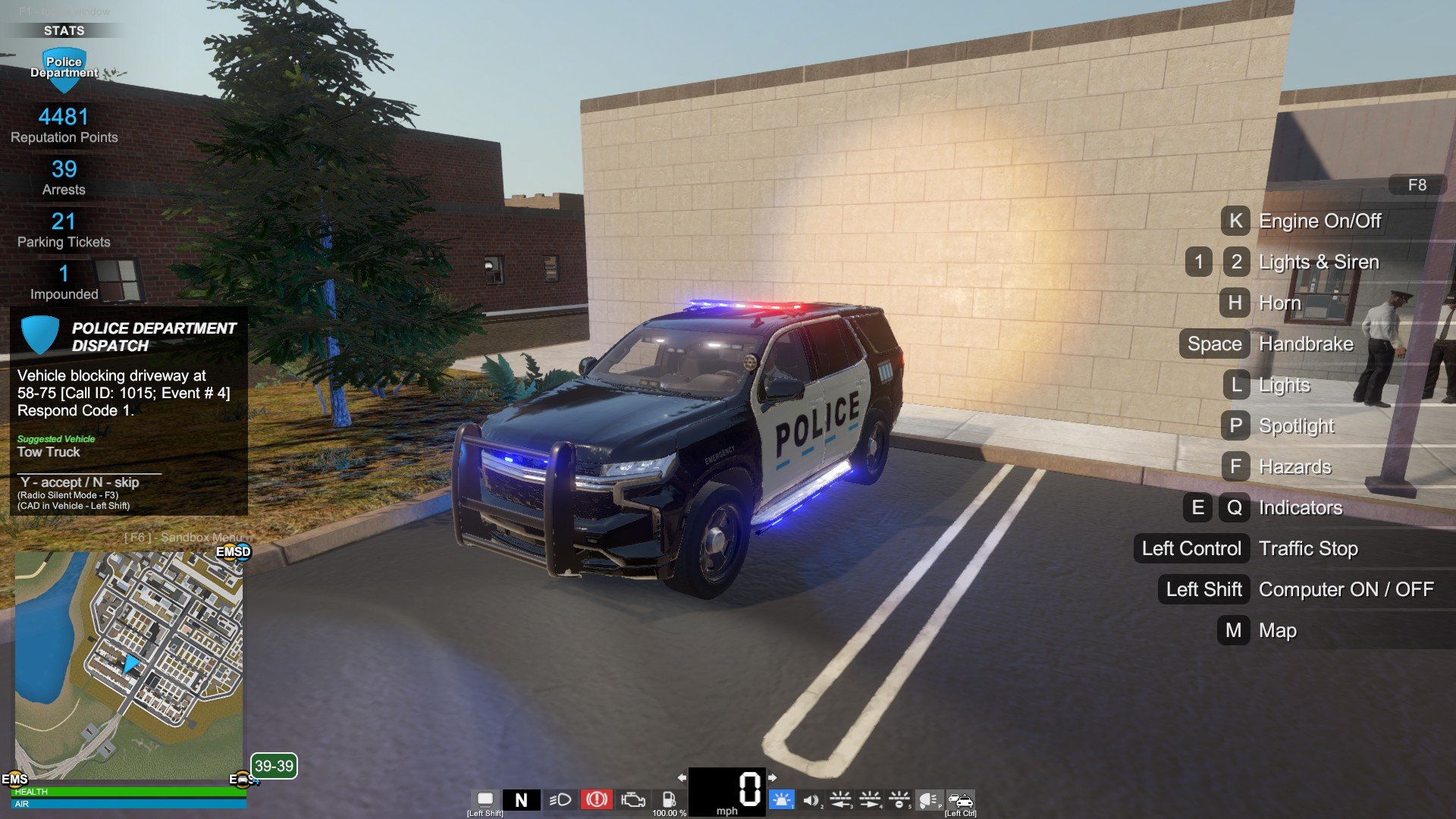Toggle the blue emergency lights icon
This screenshot has width=1456, height=819.
click(781, 800)
